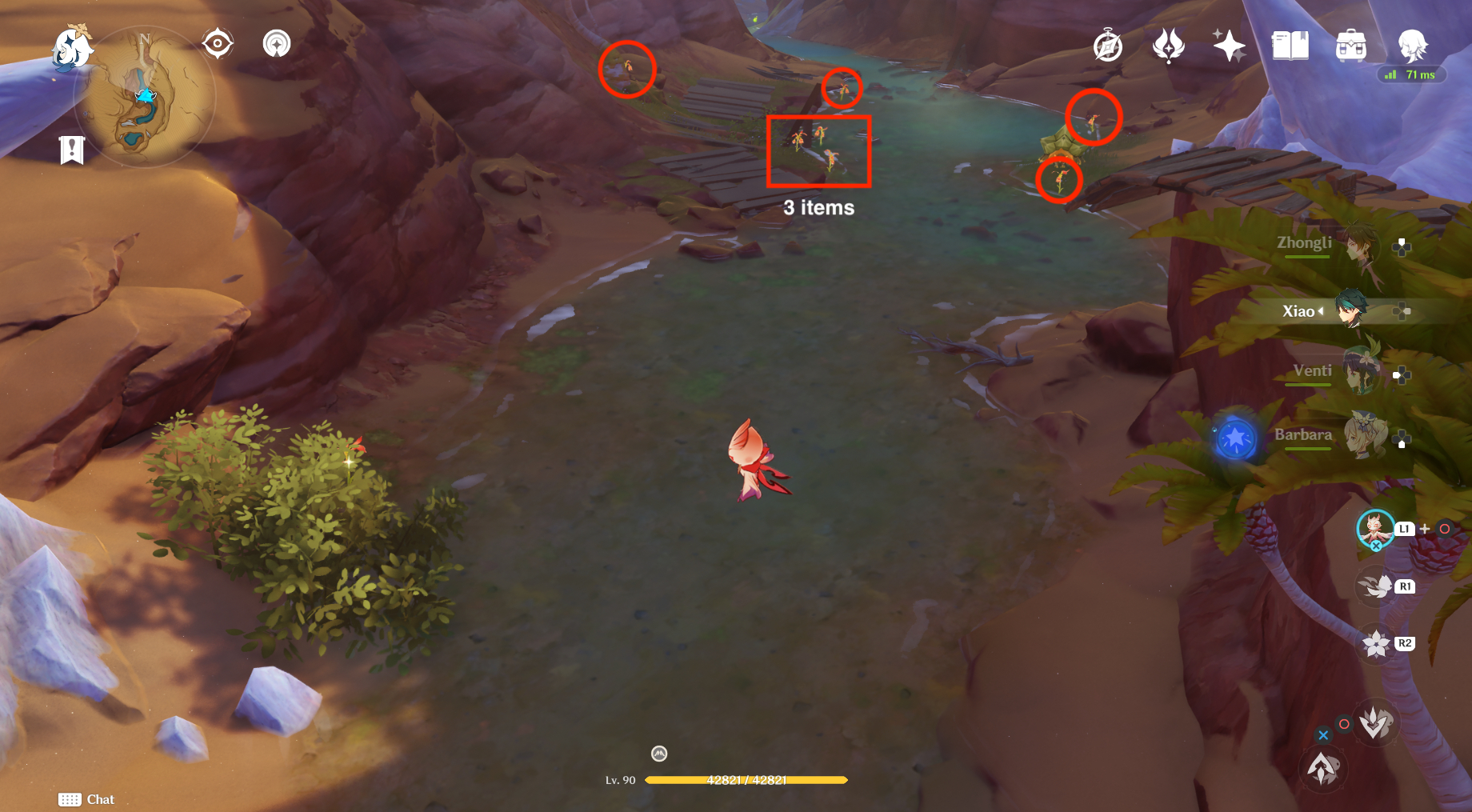Click the attack ability leaf icon
Viewport: 1472px width, 812px height.
pyautogui.click(x=1376, y=721)
